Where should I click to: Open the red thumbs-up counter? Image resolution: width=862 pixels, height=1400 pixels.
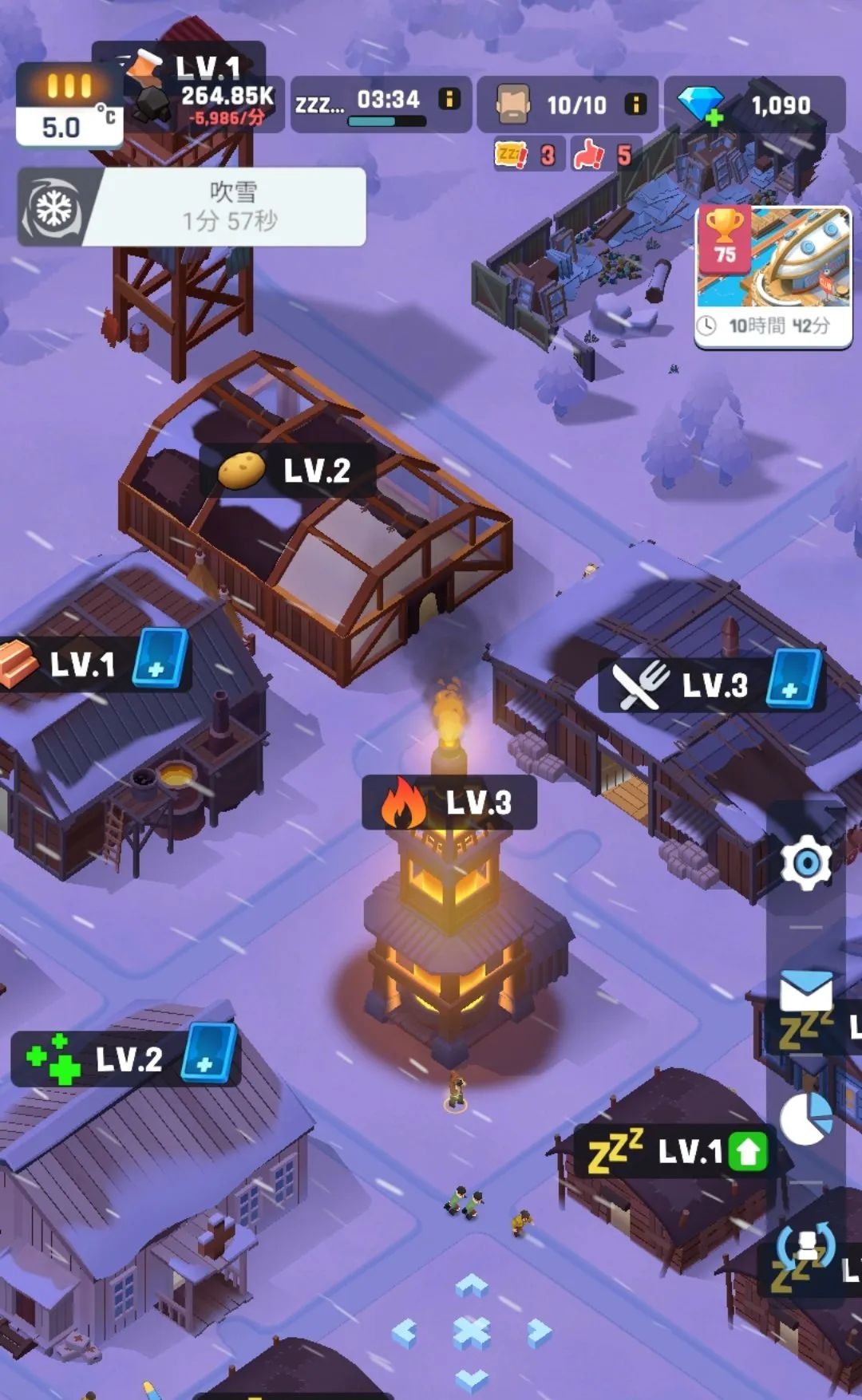[601, 154]
